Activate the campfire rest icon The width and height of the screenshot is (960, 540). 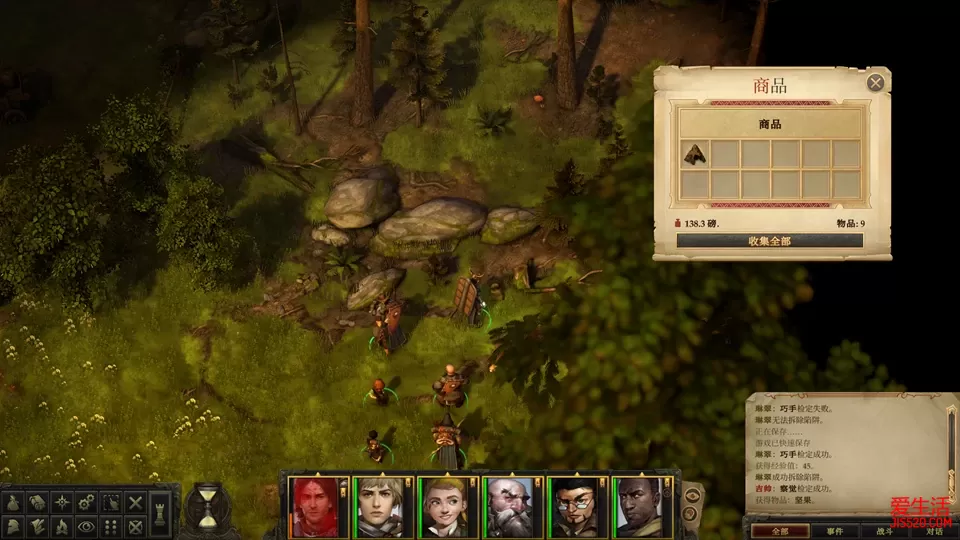63,526
